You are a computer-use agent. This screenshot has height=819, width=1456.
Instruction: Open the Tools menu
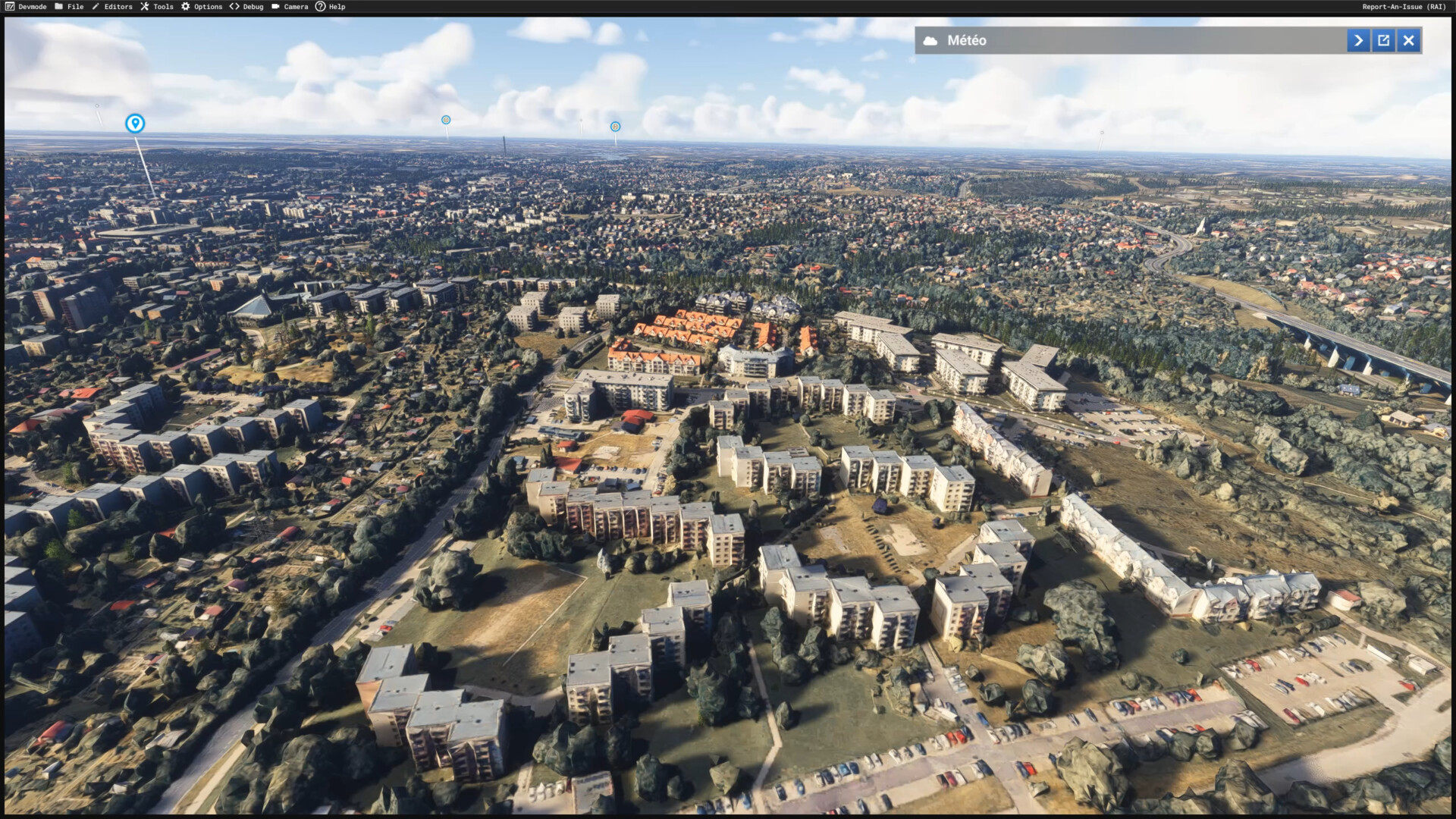(x=157, y=7)
